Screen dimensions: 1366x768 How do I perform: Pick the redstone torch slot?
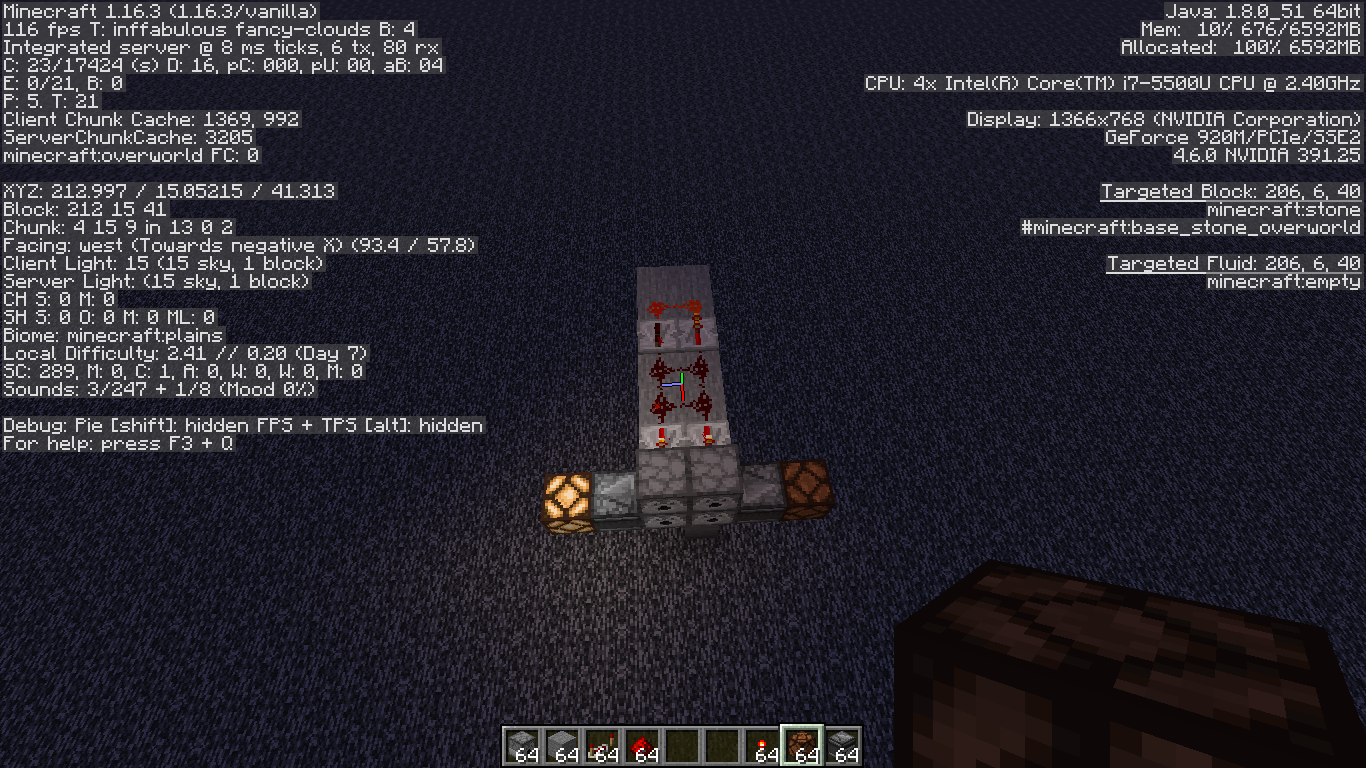(762, 746)
